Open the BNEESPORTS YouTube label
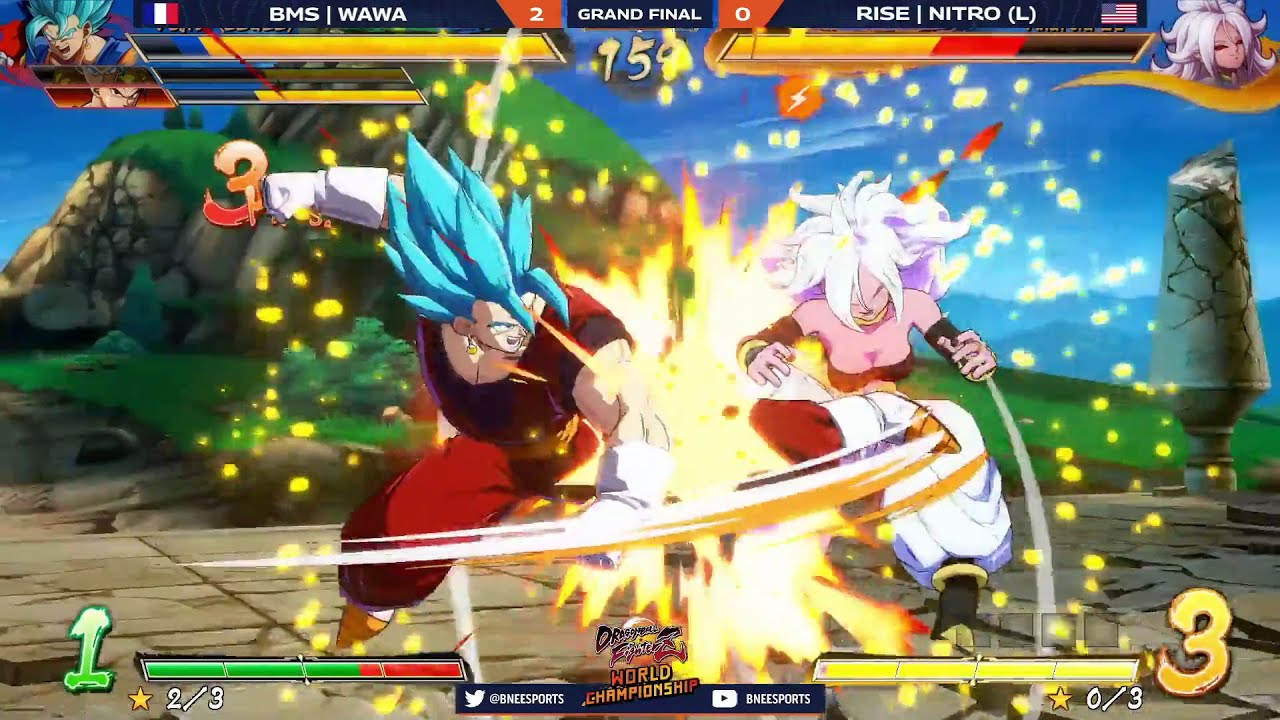The height and width of the screenshot is (720, 1280). (777, 699)
